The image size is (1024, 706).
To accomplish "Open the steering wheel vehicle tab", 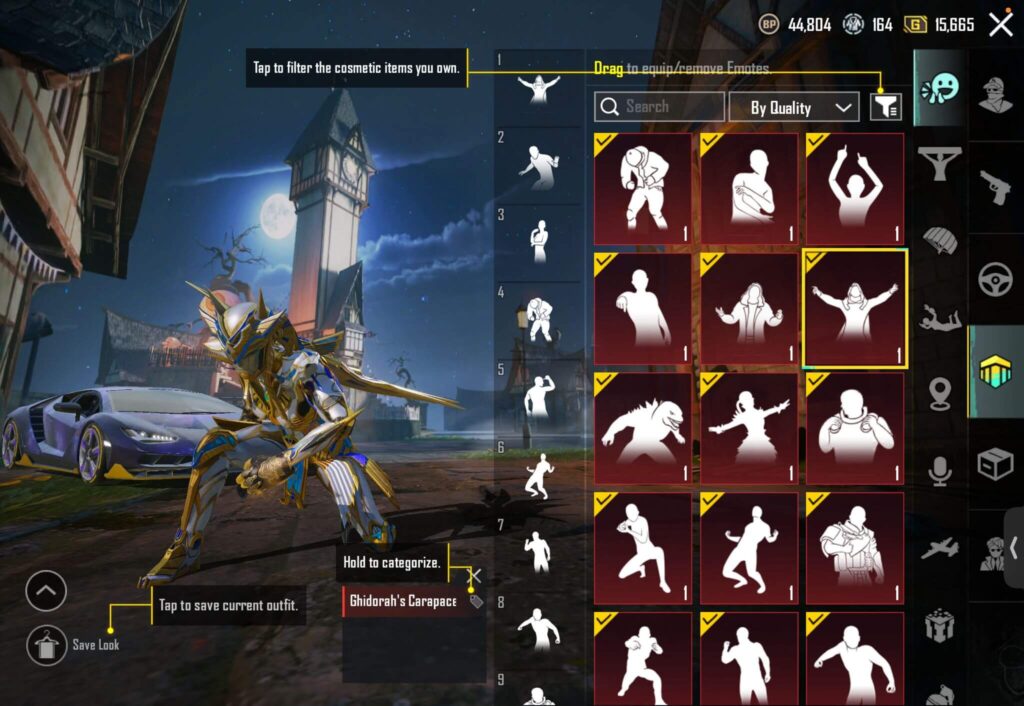I will 994,279.
